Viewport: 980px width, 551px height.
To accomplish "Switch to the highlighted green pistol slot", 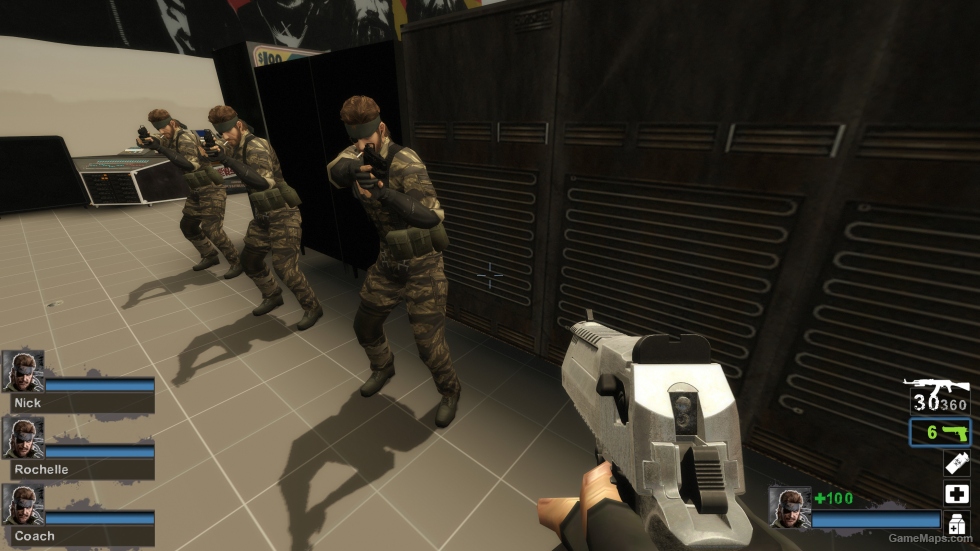I will click(x=940, y=432).
